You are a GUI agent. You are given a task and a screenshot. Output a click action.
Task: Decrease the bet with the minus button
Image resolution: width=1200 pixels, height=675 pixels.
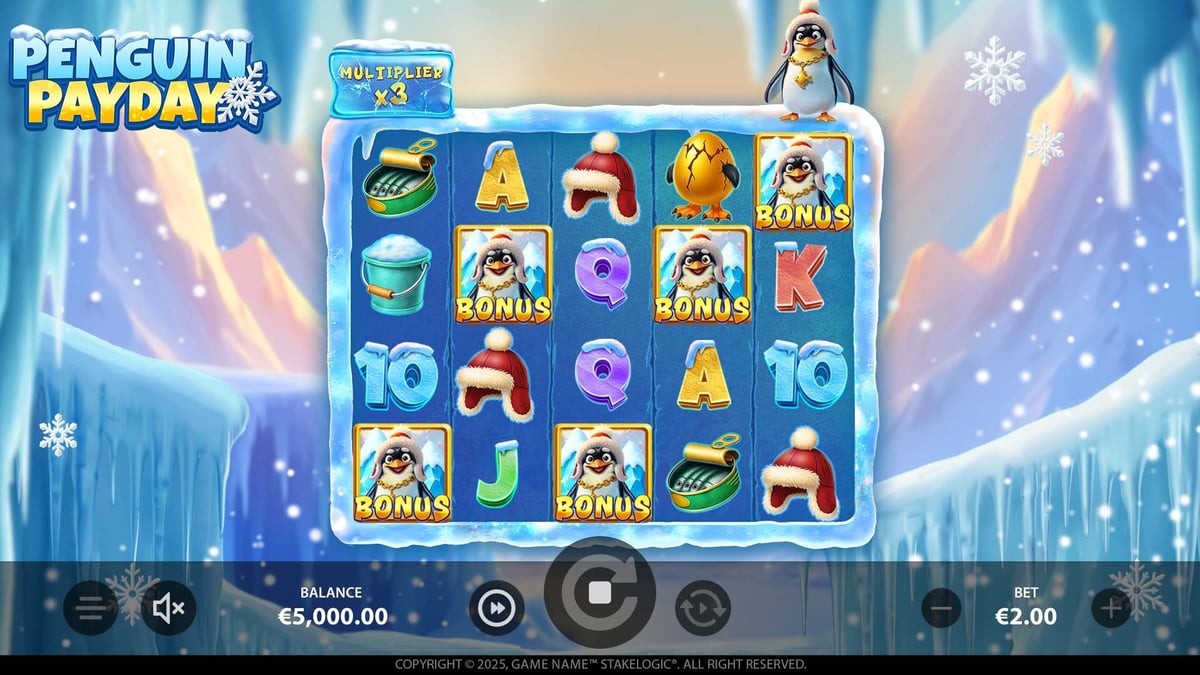(x=941, y=607)
